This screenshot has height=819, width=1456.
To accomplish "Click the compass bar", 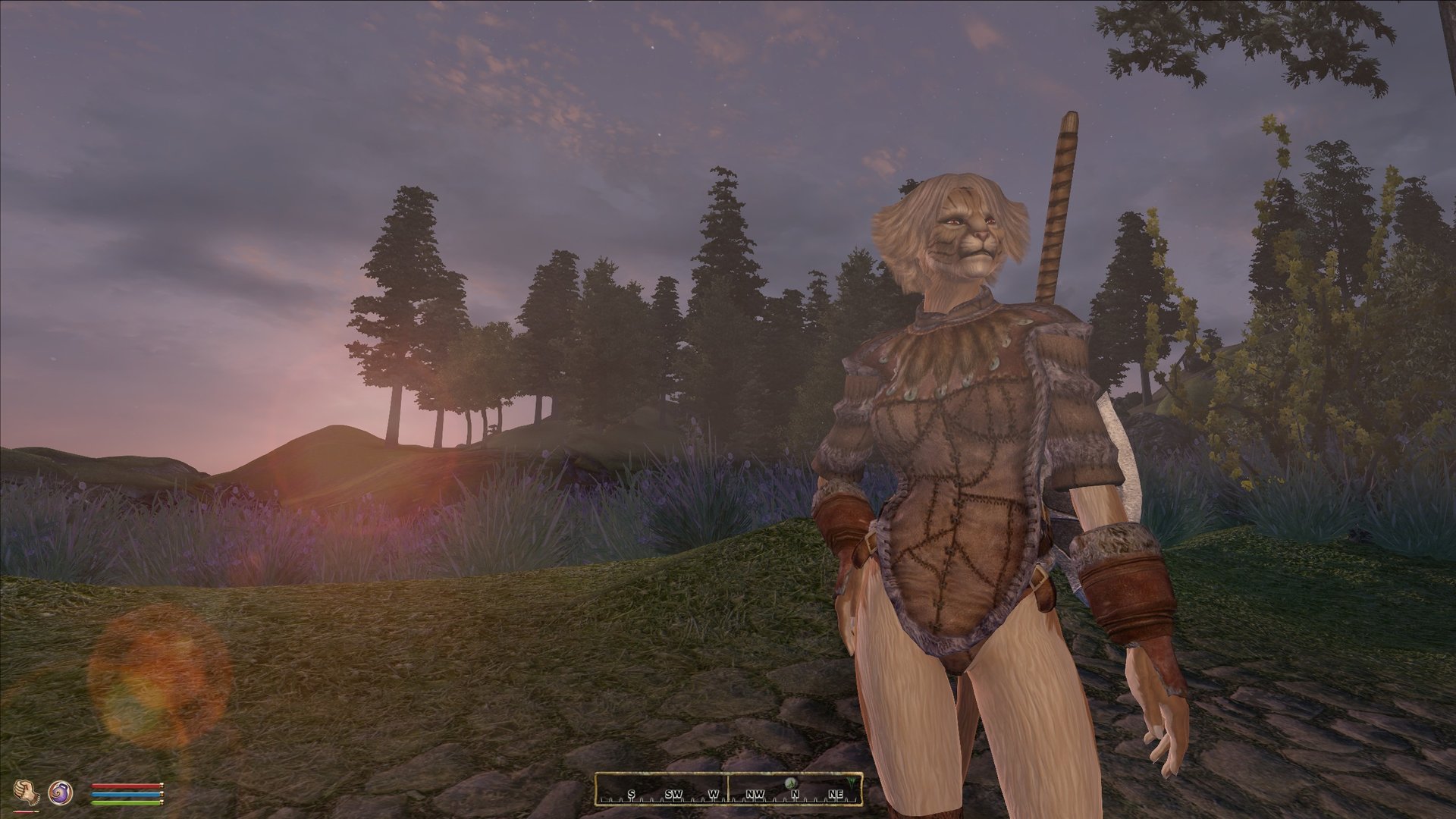I will click(728, 789).
